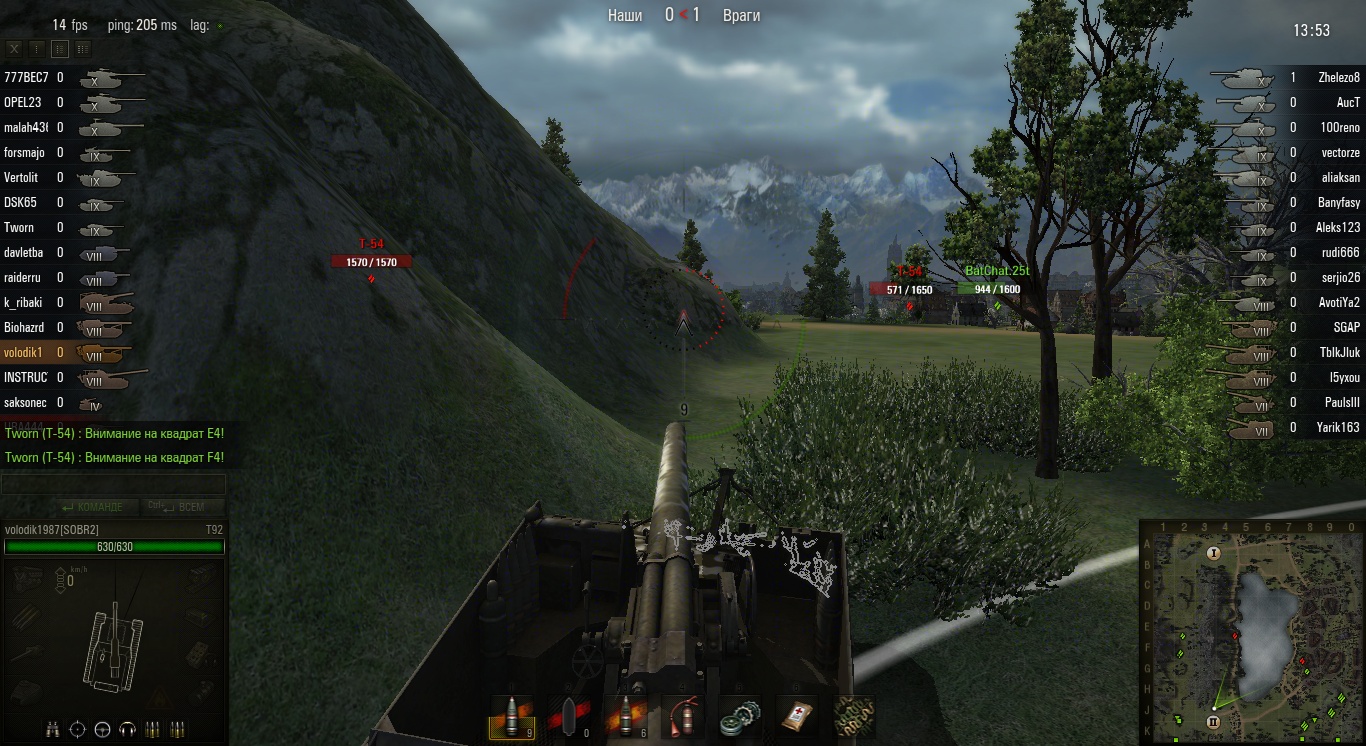
Task: Use the first aid kit consumable
Action: [797, 716]
